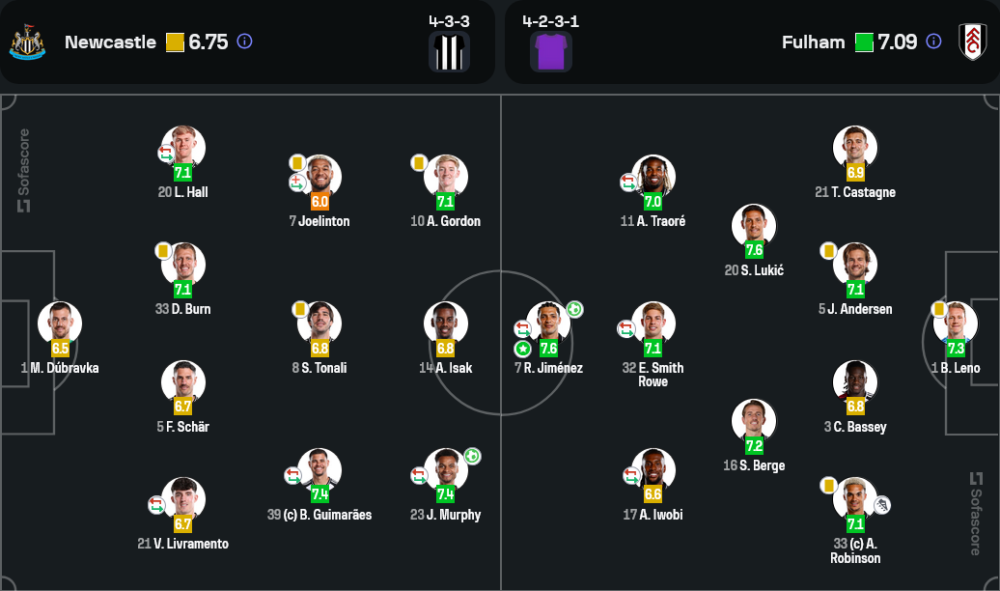Open A. Traoré's player profile
The height and width of the screenshot is (591, 1000).
[653, 176]
